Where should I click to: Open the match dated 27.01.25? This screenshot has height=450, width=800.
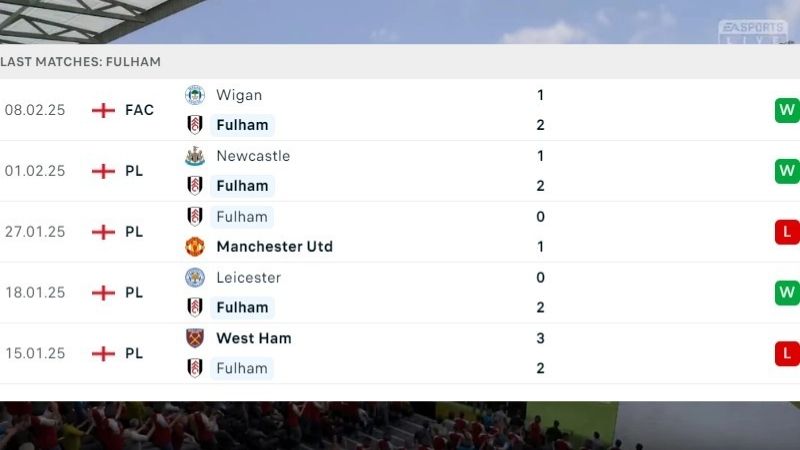(35, 232)
